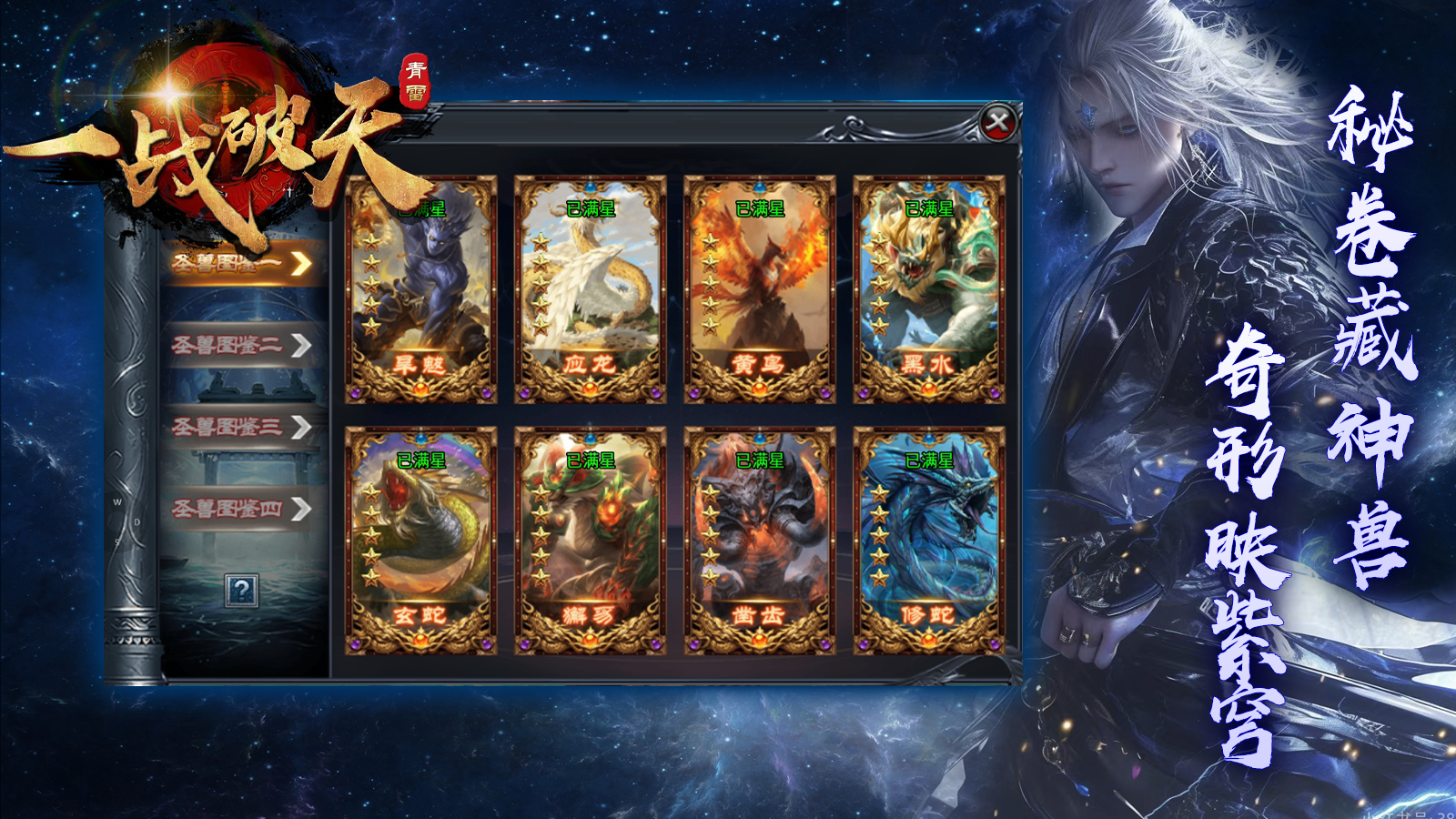This screenshot has width=1456, height=819.
Task: Click the 黑水 beast card
Action: click(x=928, y=289)
